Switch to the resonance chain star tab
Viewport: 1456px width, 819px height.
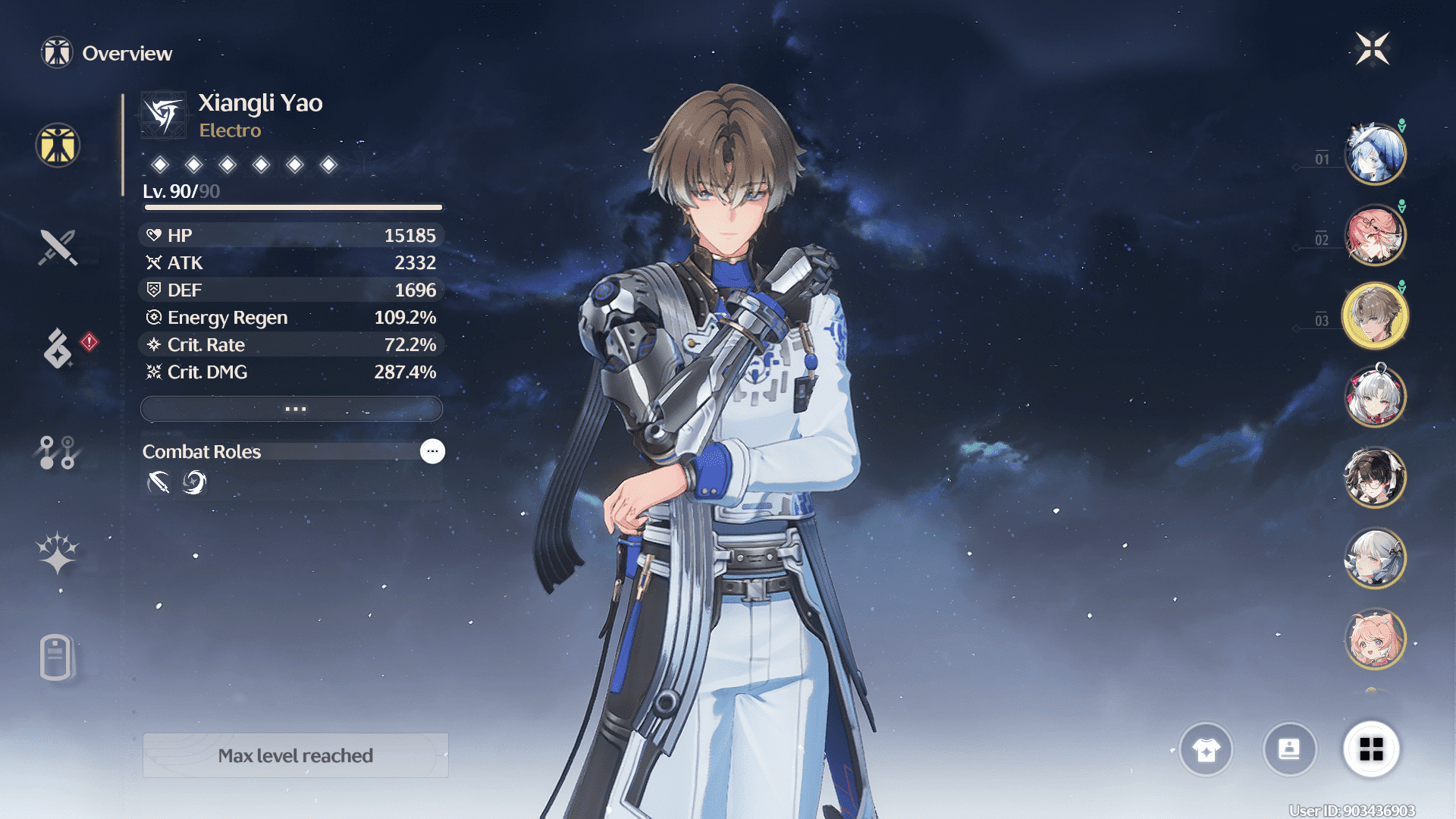[x=58, y=553]
